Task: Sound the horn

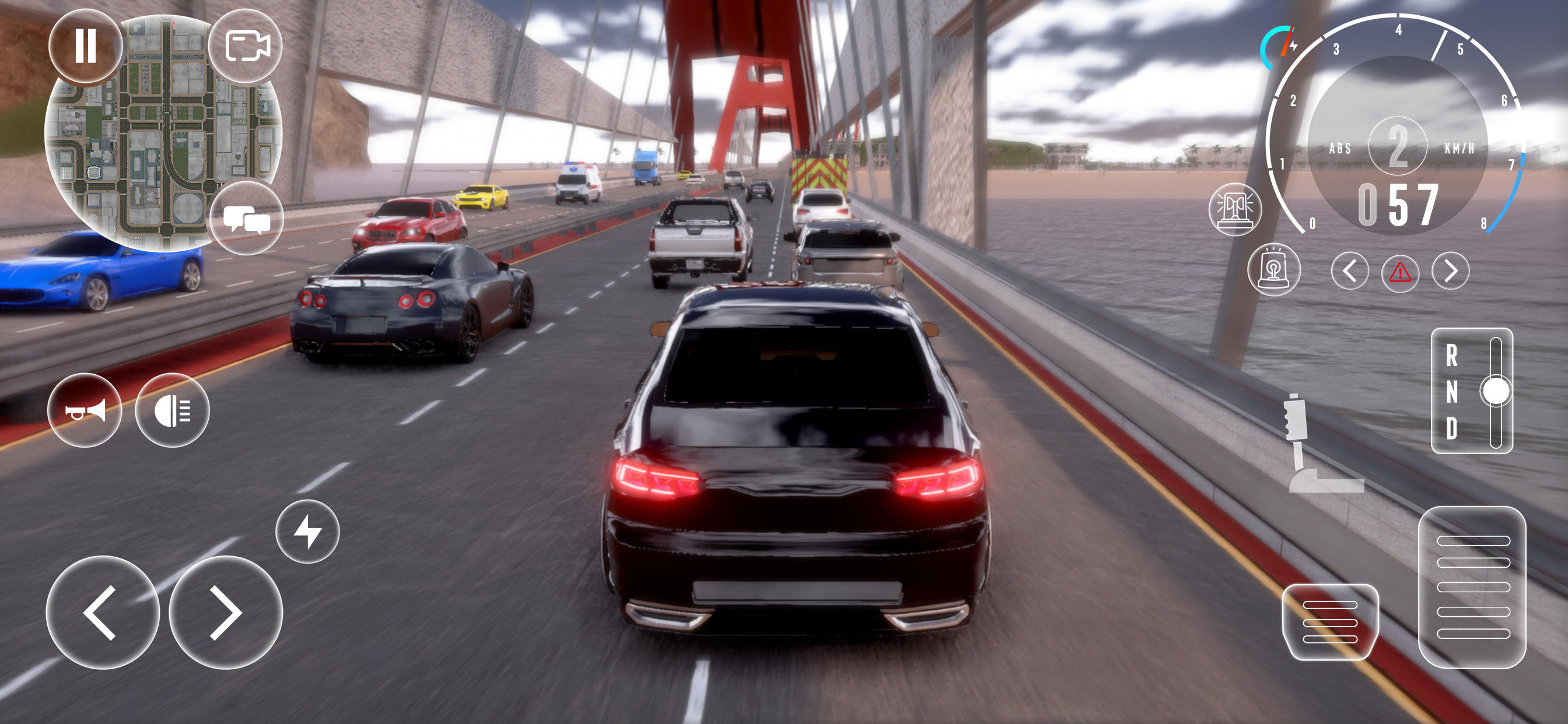Action: 87,412
